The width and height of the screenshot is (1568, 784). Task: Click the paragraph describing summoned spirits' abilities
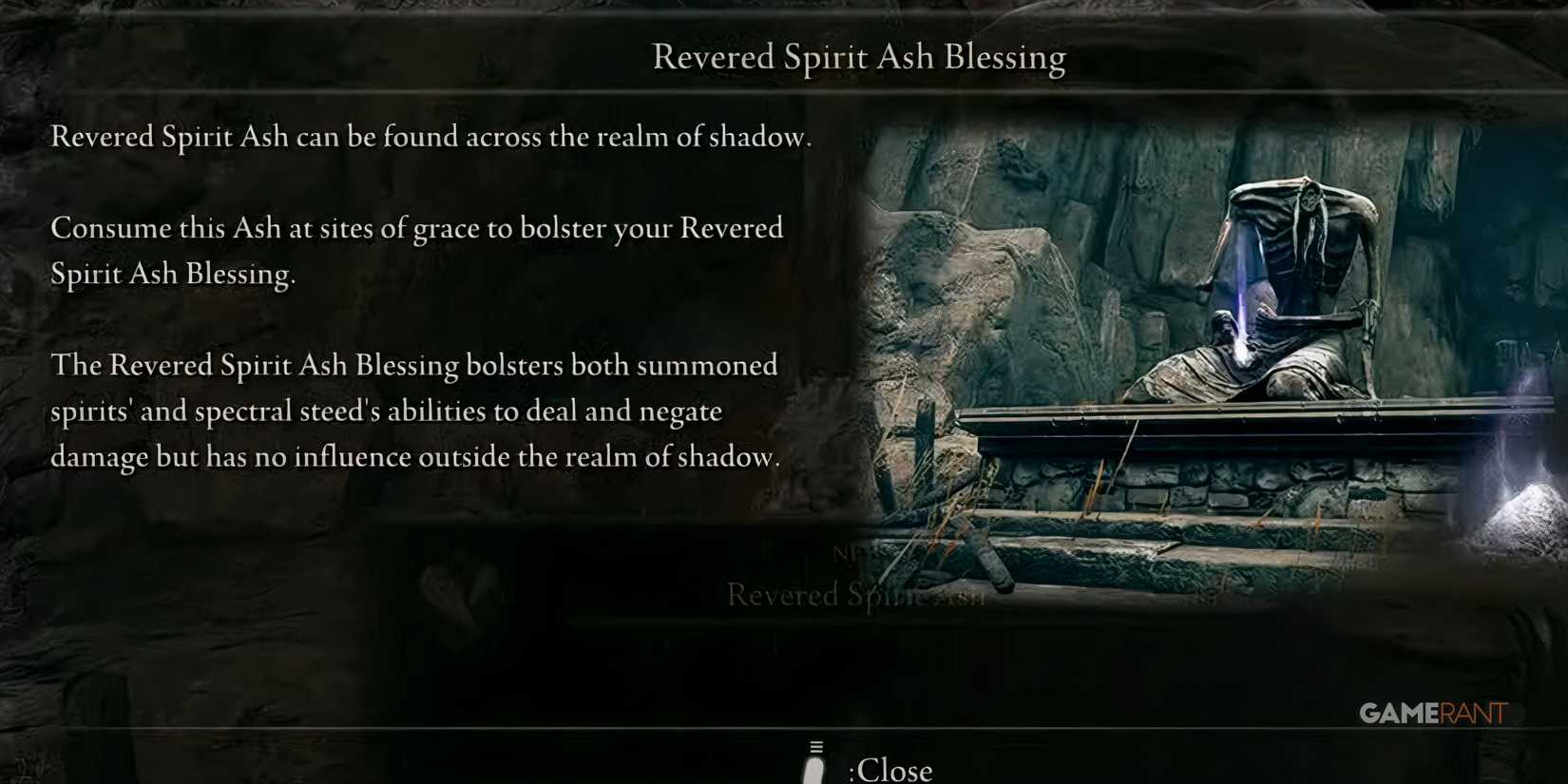(413, 411)
